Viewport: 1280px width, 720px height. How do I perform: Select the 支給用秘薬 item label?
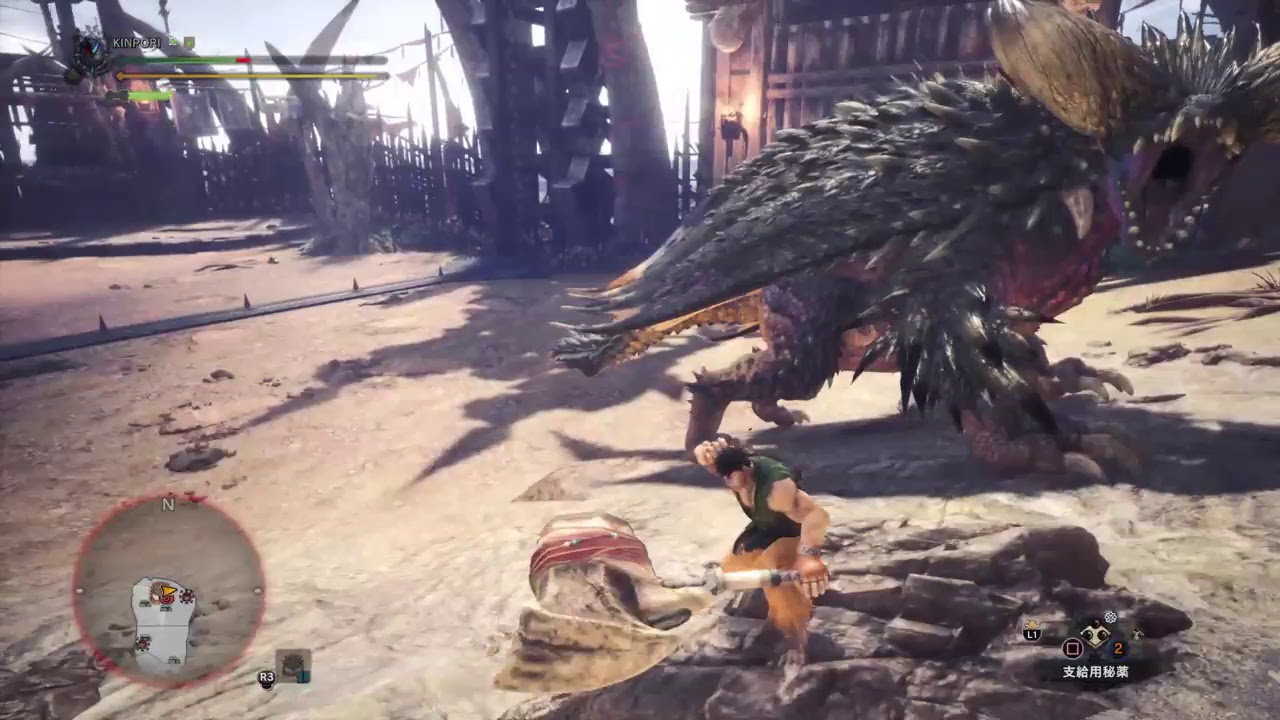point(1095,671)
